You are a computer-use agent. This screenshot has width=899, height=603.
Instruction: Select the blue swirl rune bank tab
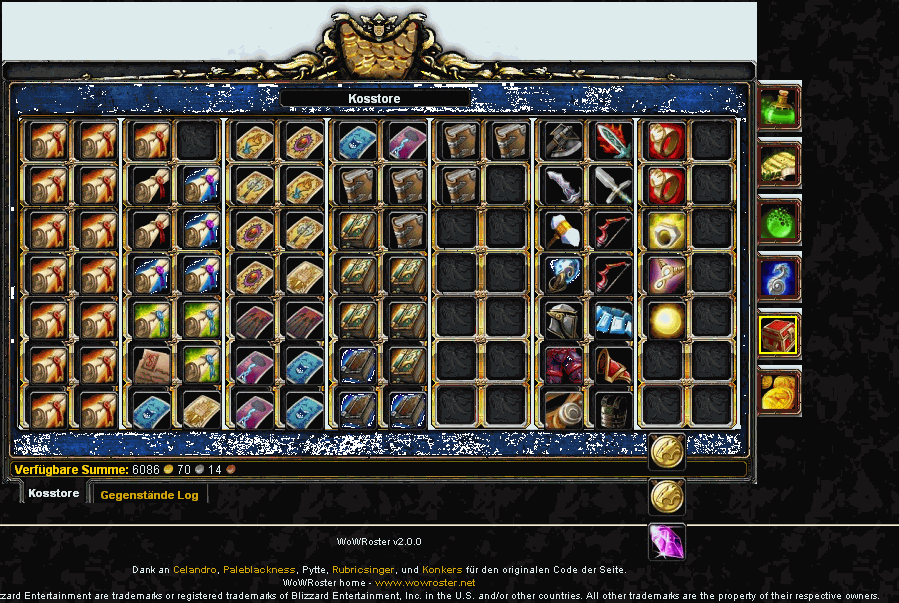(779, 278)
